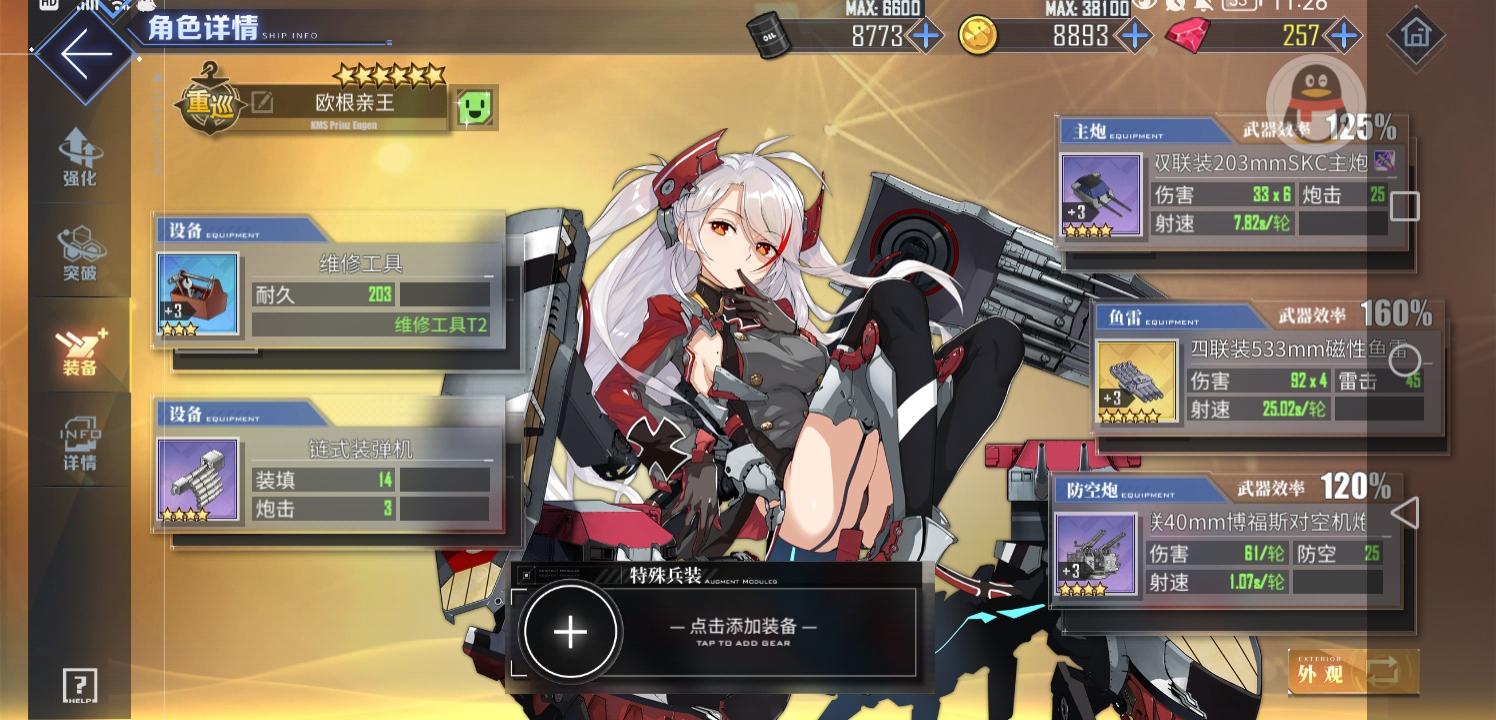Open the 维修工具 repair tool equipment thumbnail
This screenshot has width=1496, height=720.
[197, 293]
